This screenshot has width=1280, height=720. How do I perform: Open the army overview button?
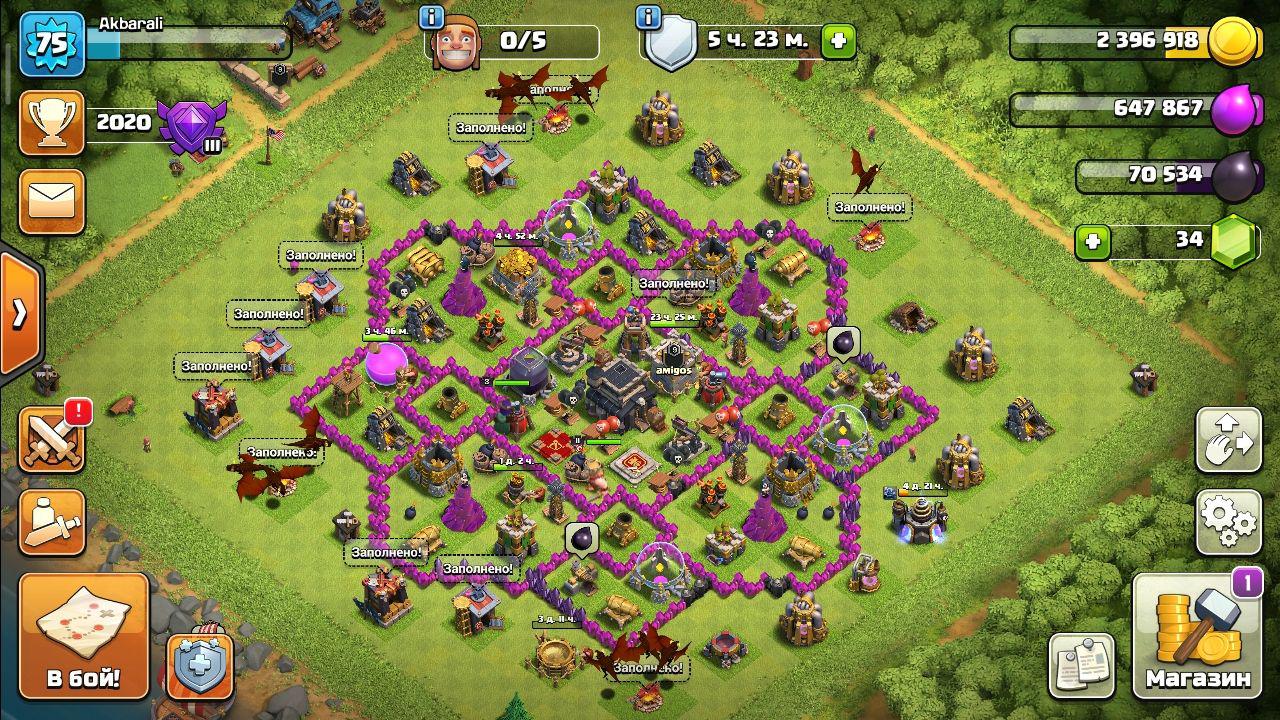click(51, 521)
